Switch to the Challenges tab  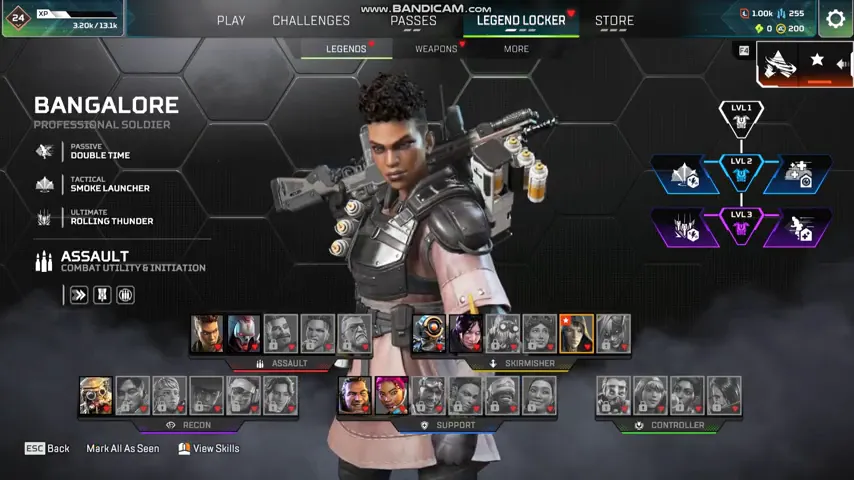point(311,20)
